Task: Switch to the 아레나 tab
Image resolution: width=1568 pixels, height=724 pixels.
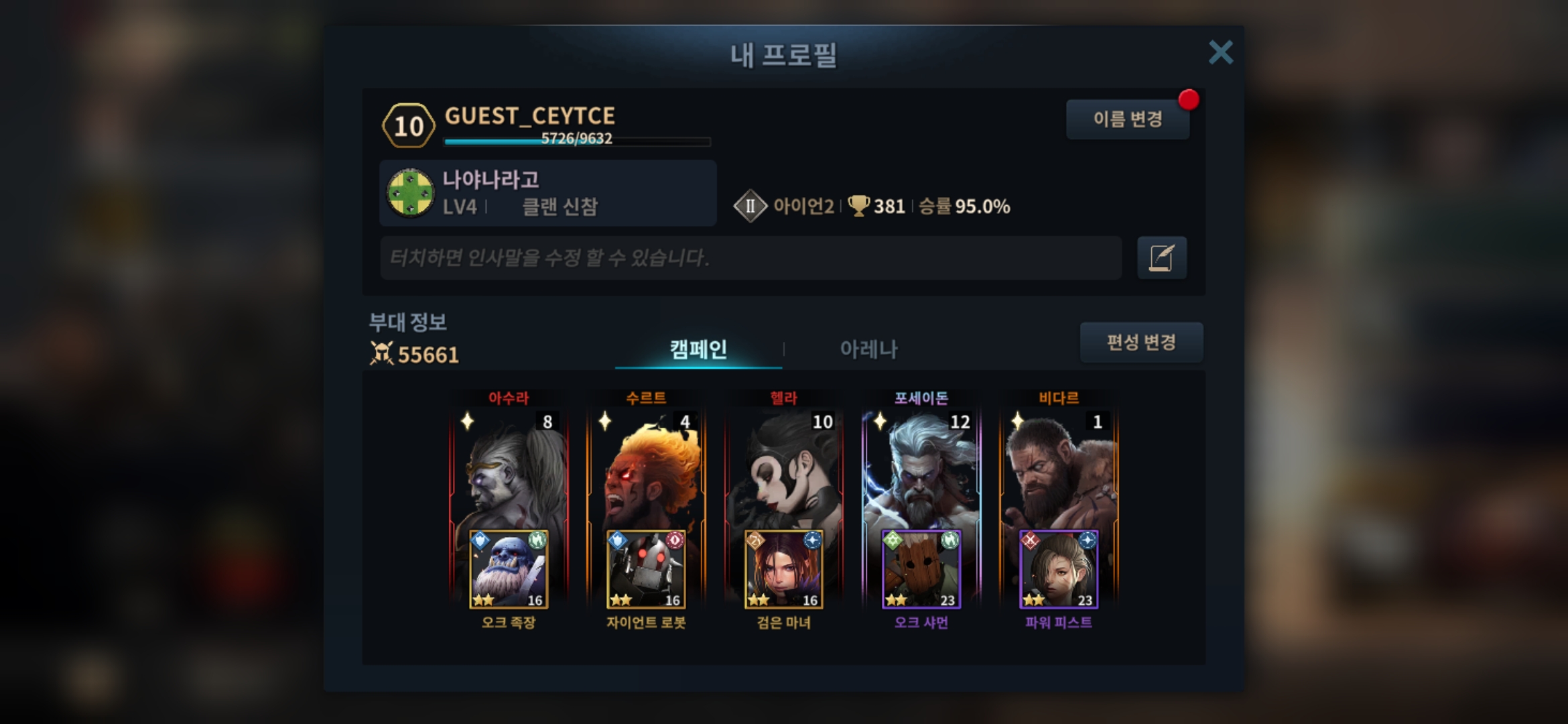Action: tap(868, 349)
